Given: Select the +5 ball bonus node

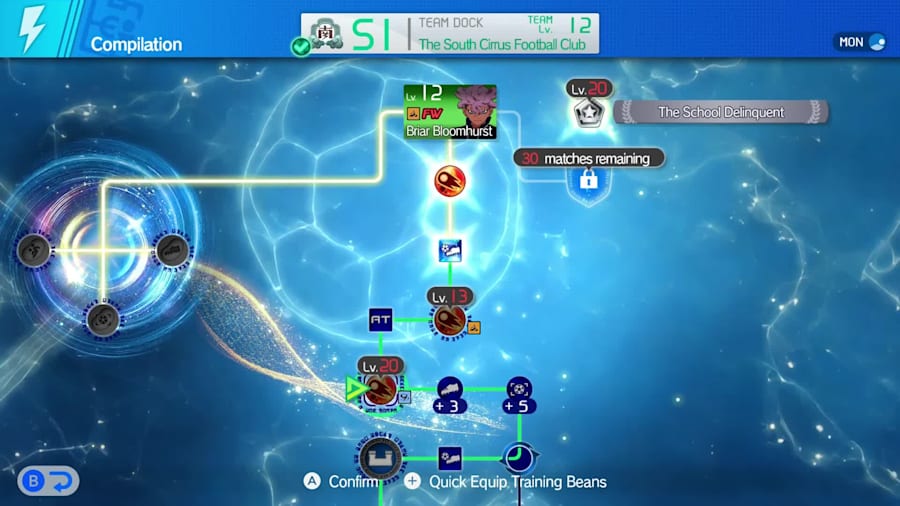Looking at the screenshot, I should point(518,394).
